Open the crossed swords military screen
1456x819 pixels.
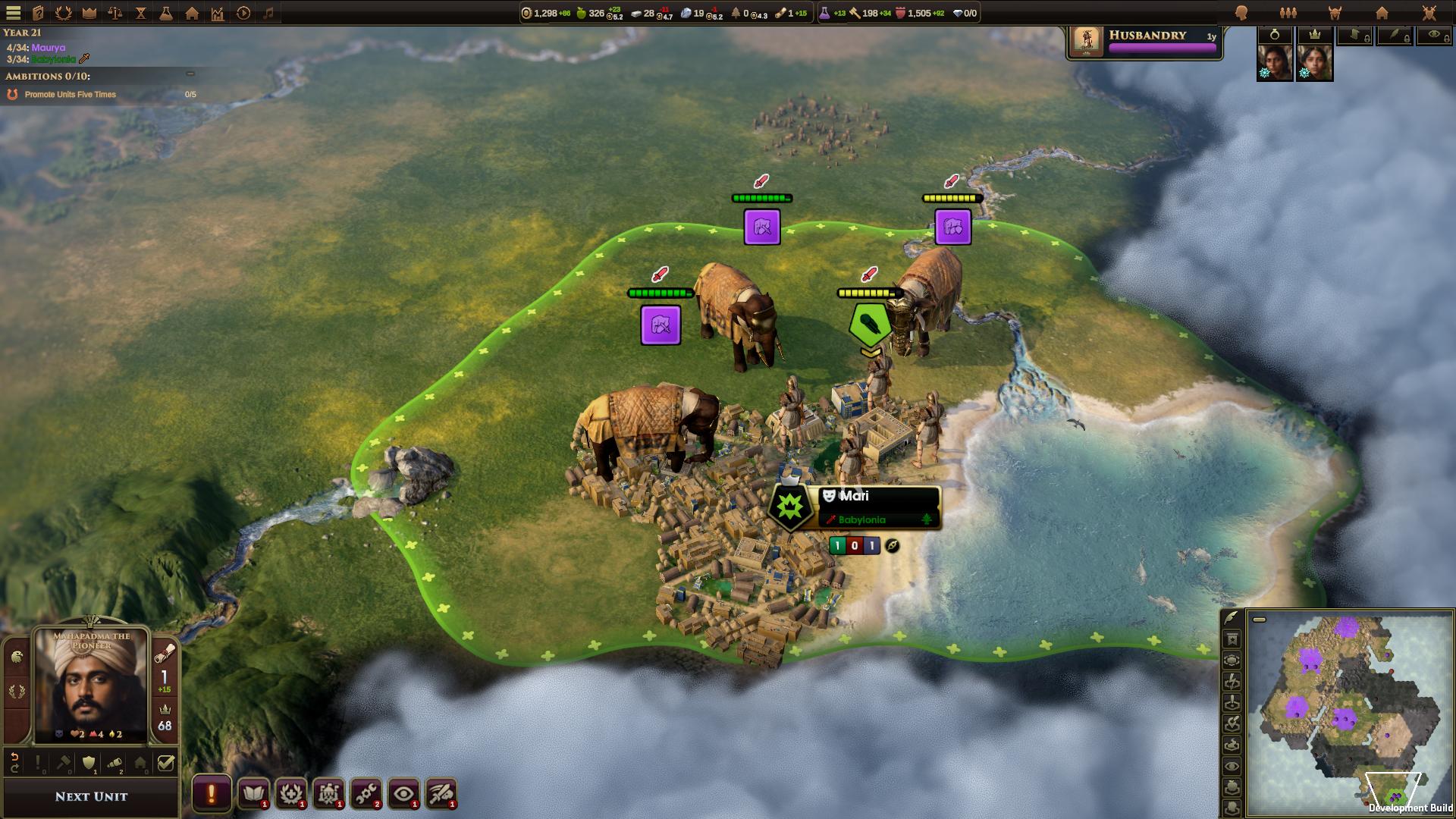[x=1429, y=13]
